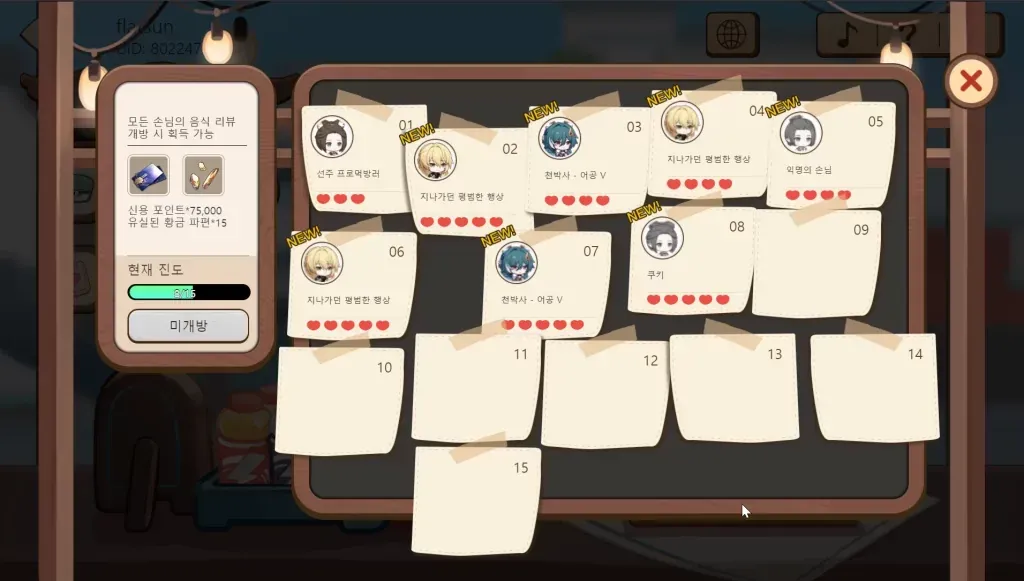Click the empty note numbered 09
1024x581 pixels.
[x=816, y=264]
